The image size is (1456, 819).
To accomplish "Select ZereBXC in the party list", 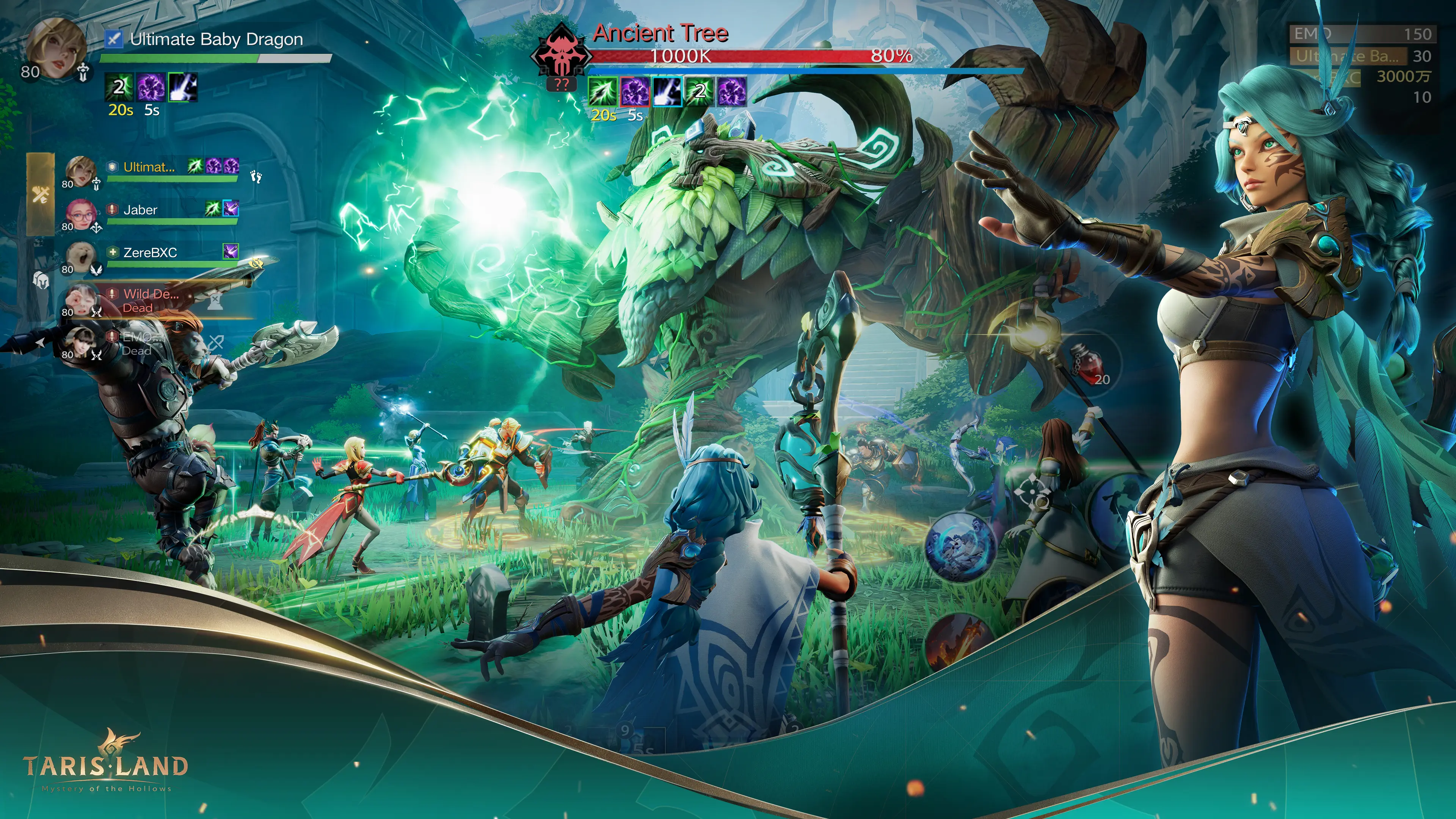I will point(150,253).
